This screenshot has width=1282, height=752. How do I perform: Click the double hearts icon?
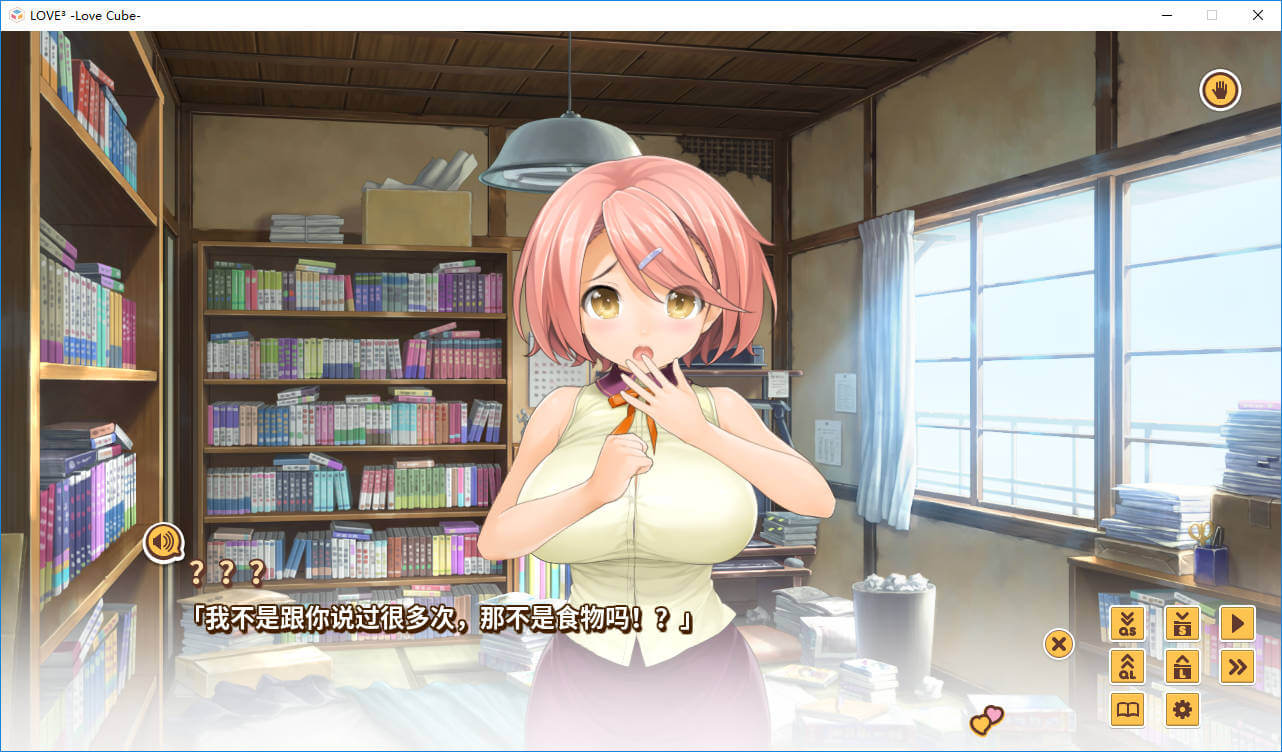(x=986, y=719)
